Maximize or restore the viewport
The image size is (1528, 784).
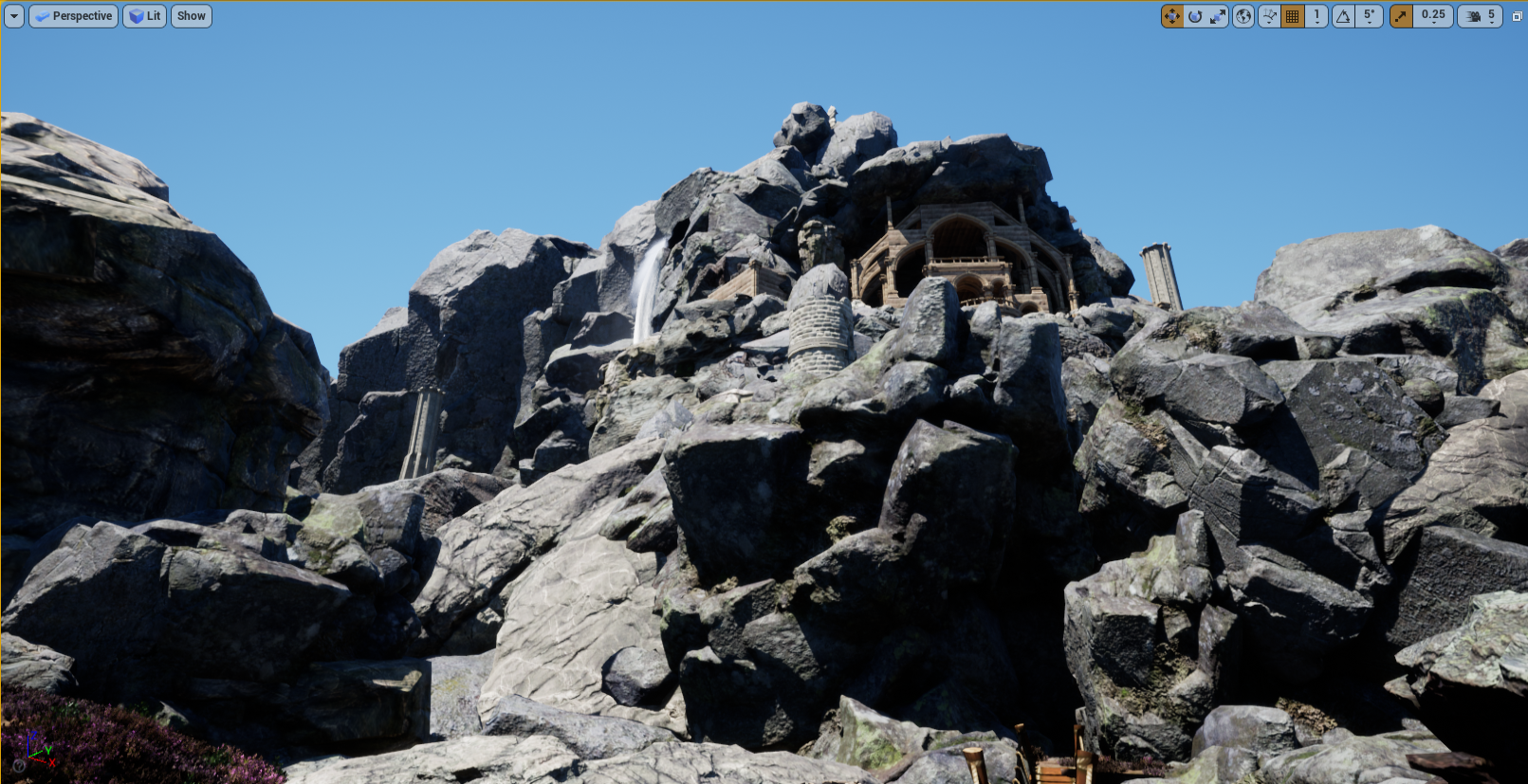click(1517, 16)
